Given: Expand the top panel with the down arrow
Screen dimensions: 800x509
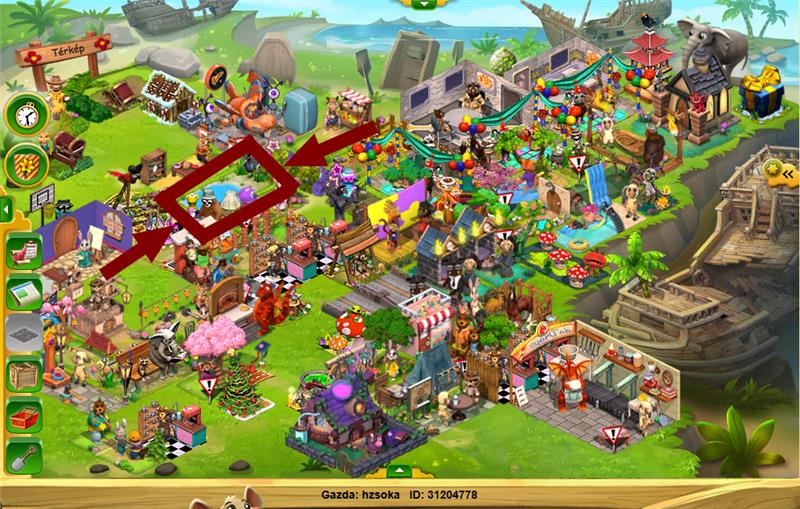Looking at the screenshot, I should point(426,3).
